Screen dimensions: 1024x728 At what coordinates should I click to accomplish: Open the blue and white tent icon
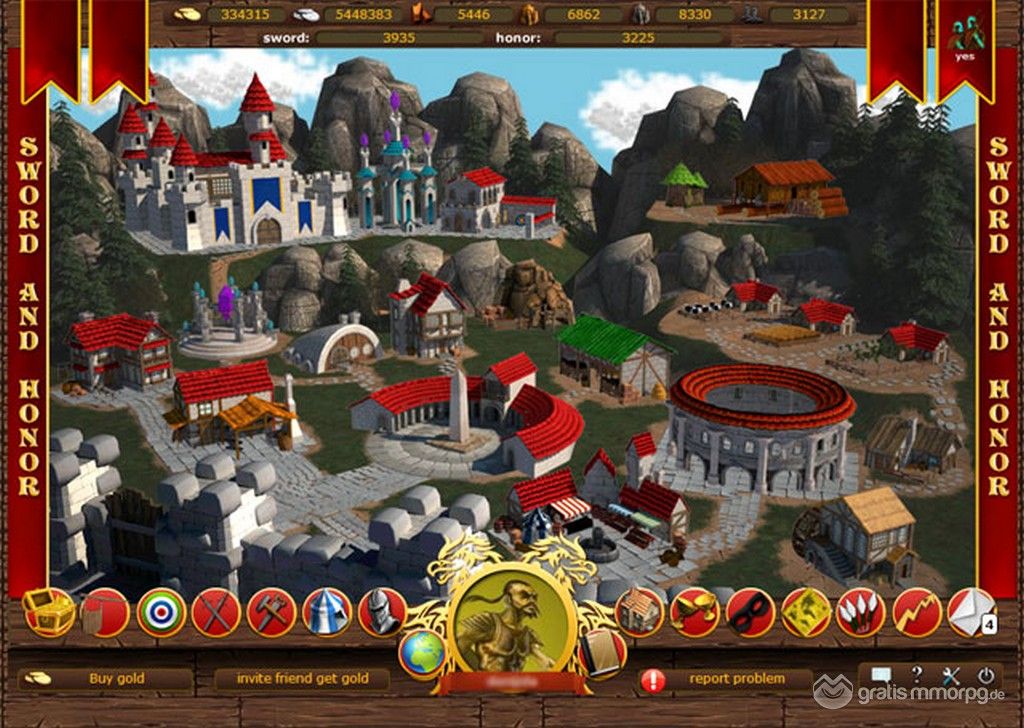(x=327, y=612)
